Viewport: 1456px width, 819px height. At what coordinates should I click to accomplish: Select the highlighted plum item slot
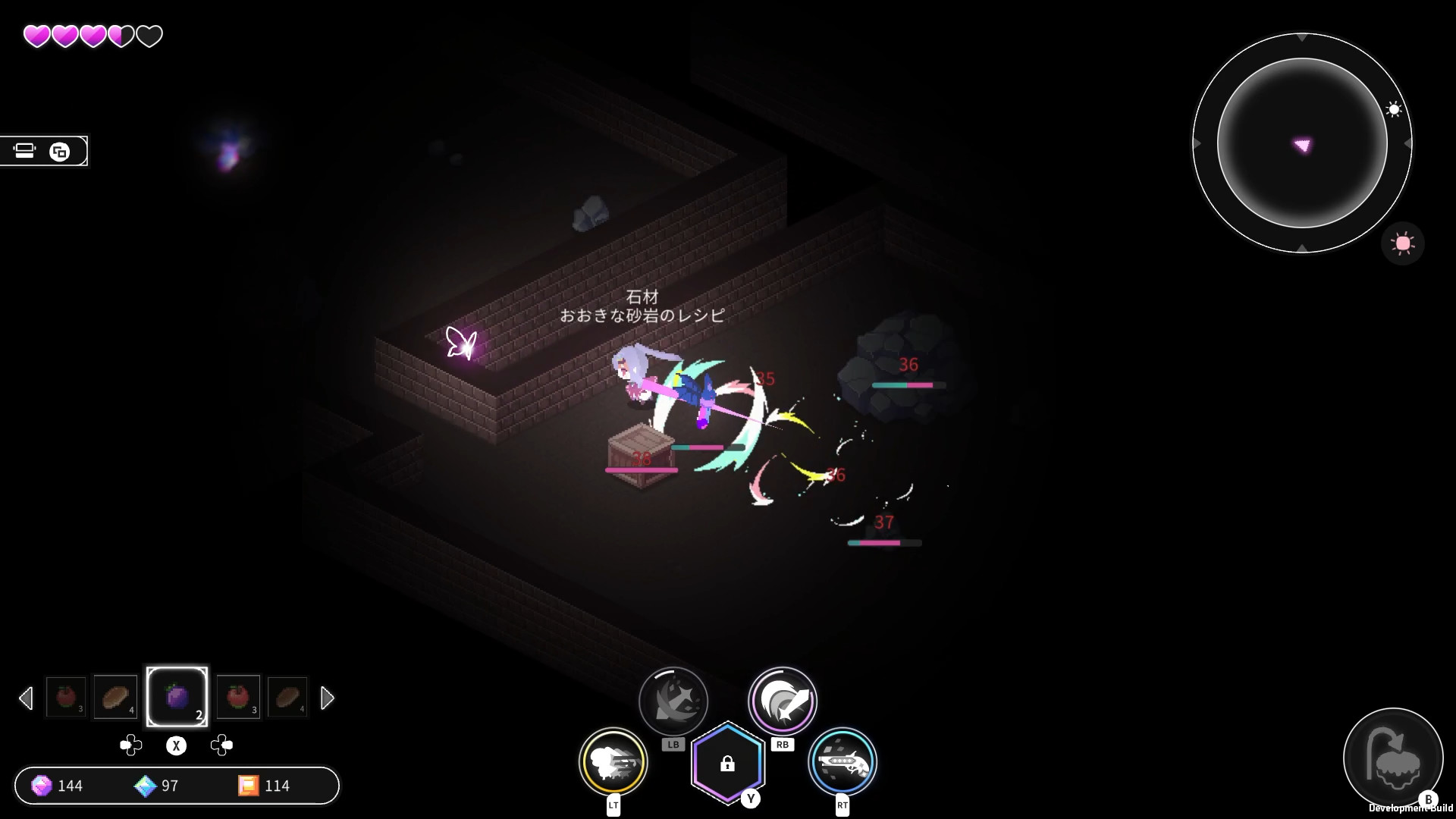pos(177,696)
